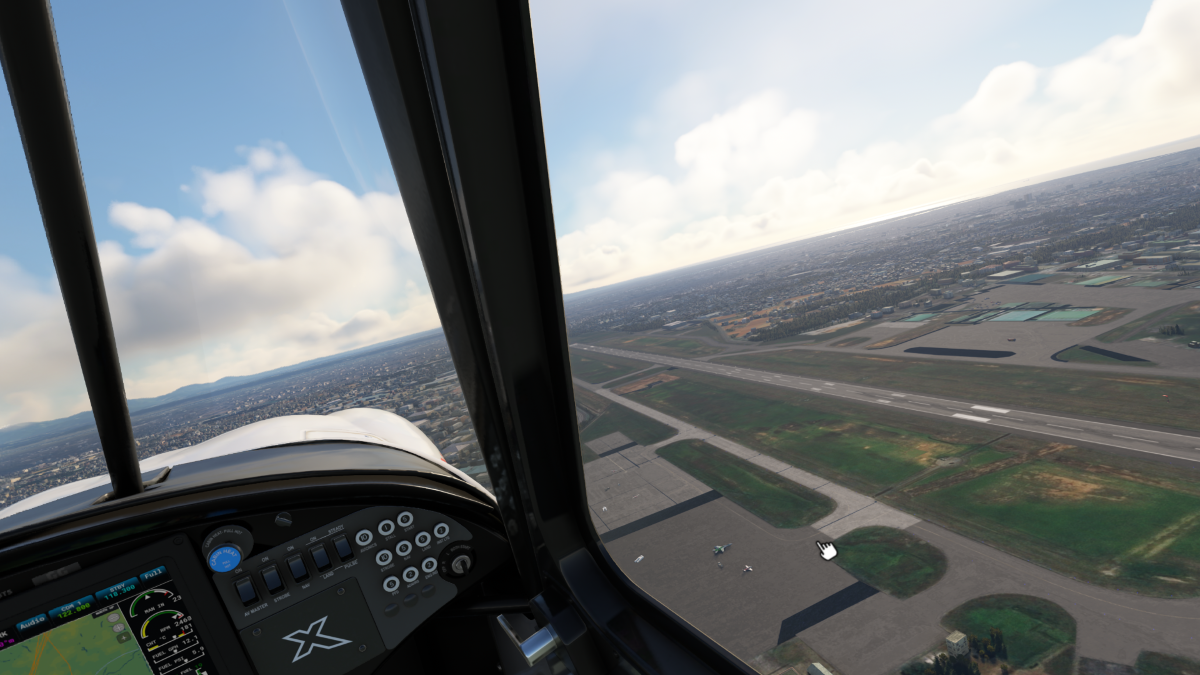This screenshot has width=1200, height=675.
Task: Turn on the NAV lights switch
Action: 297,567
